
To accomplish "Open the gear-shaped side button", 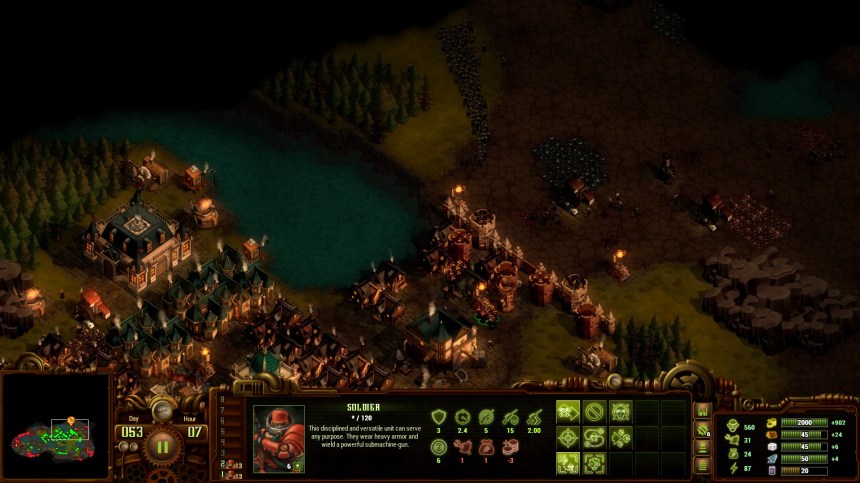I will click(703, 431).
